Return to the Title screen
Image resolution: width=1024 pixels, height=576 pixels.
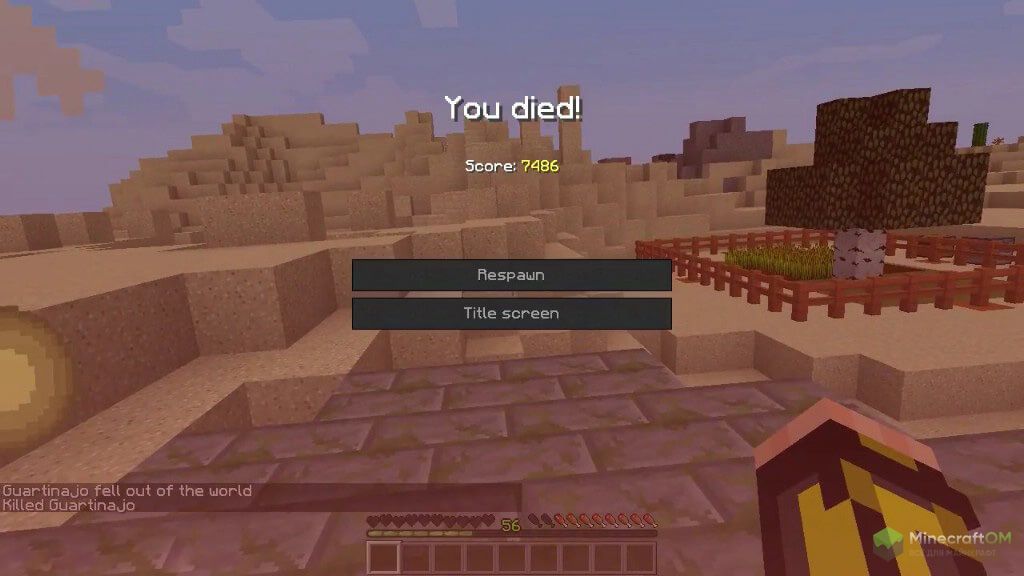(x=511, y=314)
